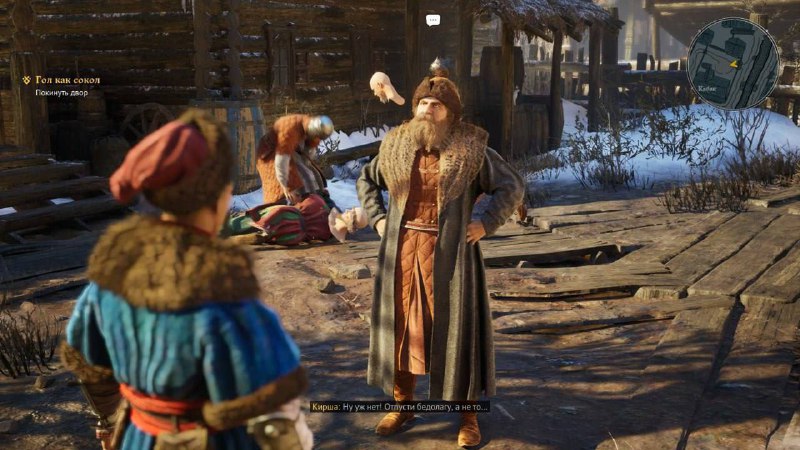Click the speech bubble icon above the bearded man
Image resolution: width=800 pixels, height=450 pixels.
433,20
